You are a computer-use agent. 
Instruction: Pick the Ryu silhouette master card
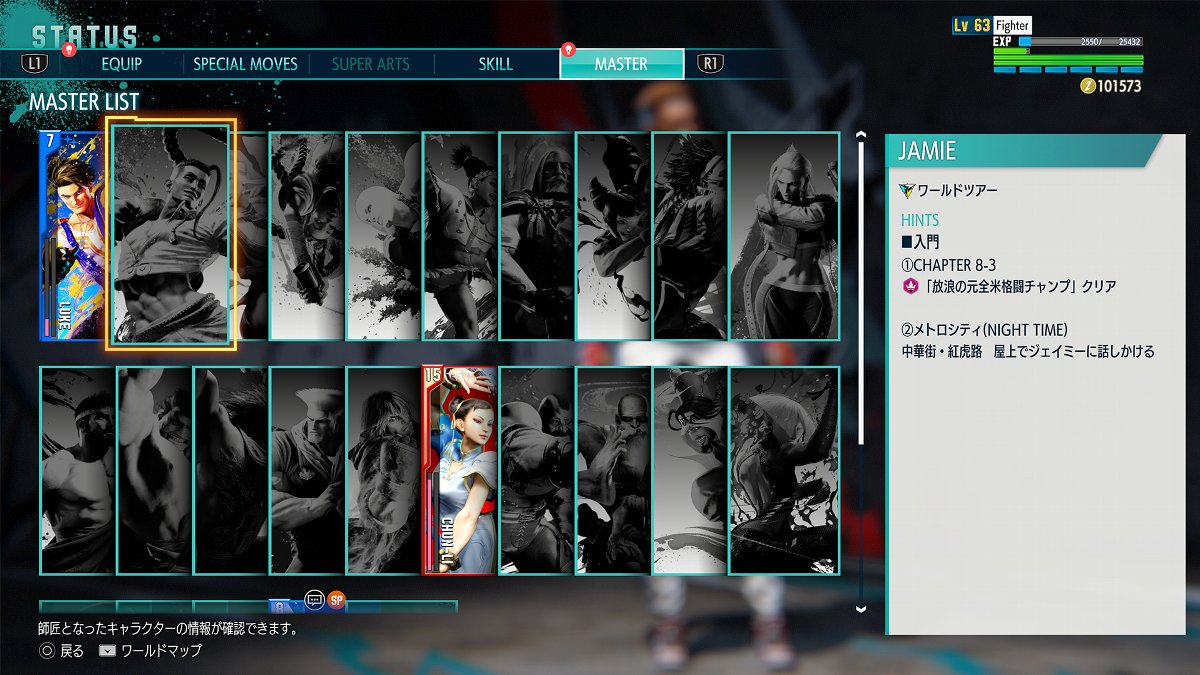78,470
